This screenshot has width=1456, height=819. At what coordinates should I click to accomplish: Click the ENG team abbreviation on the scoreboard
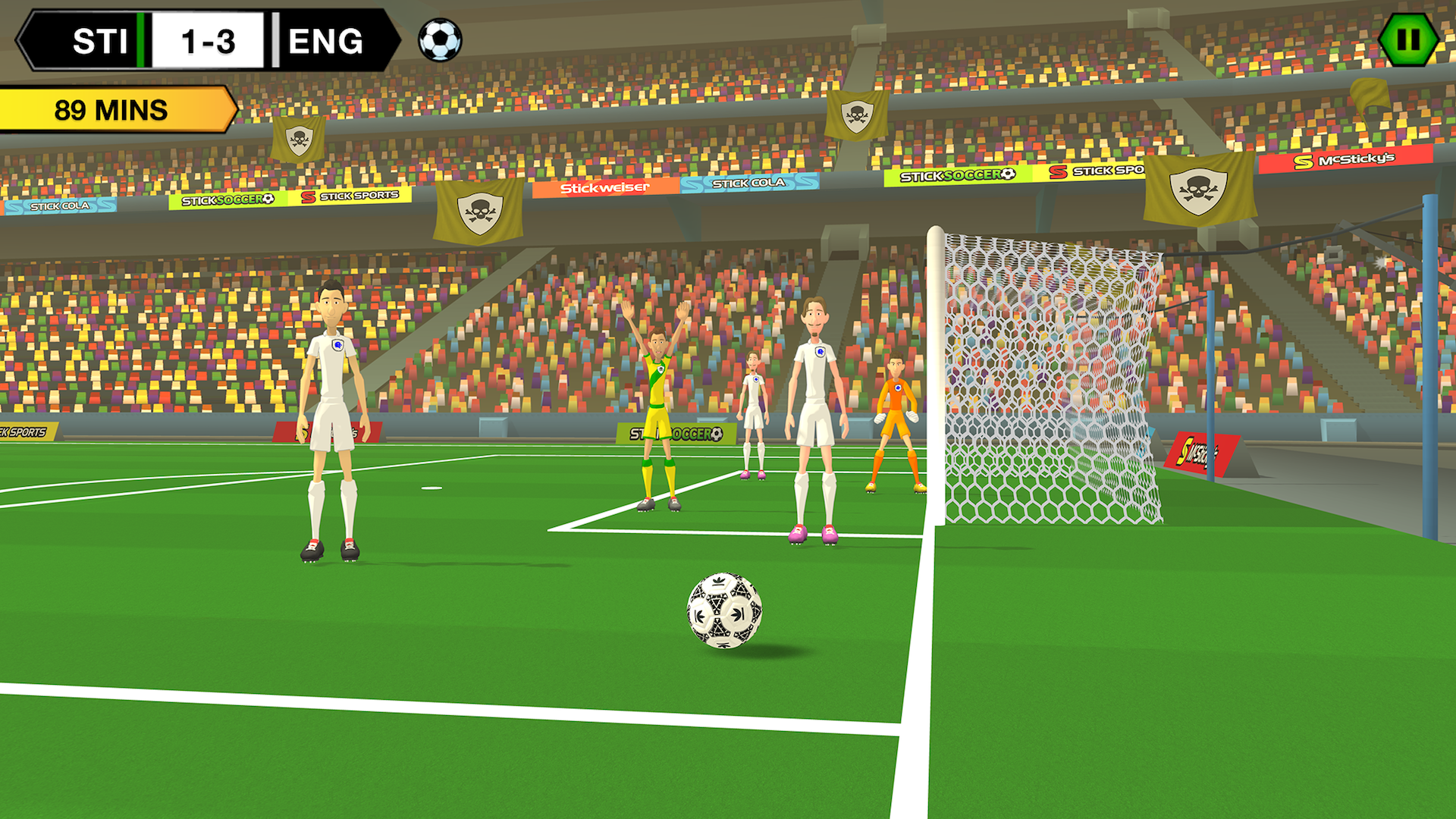326,39
